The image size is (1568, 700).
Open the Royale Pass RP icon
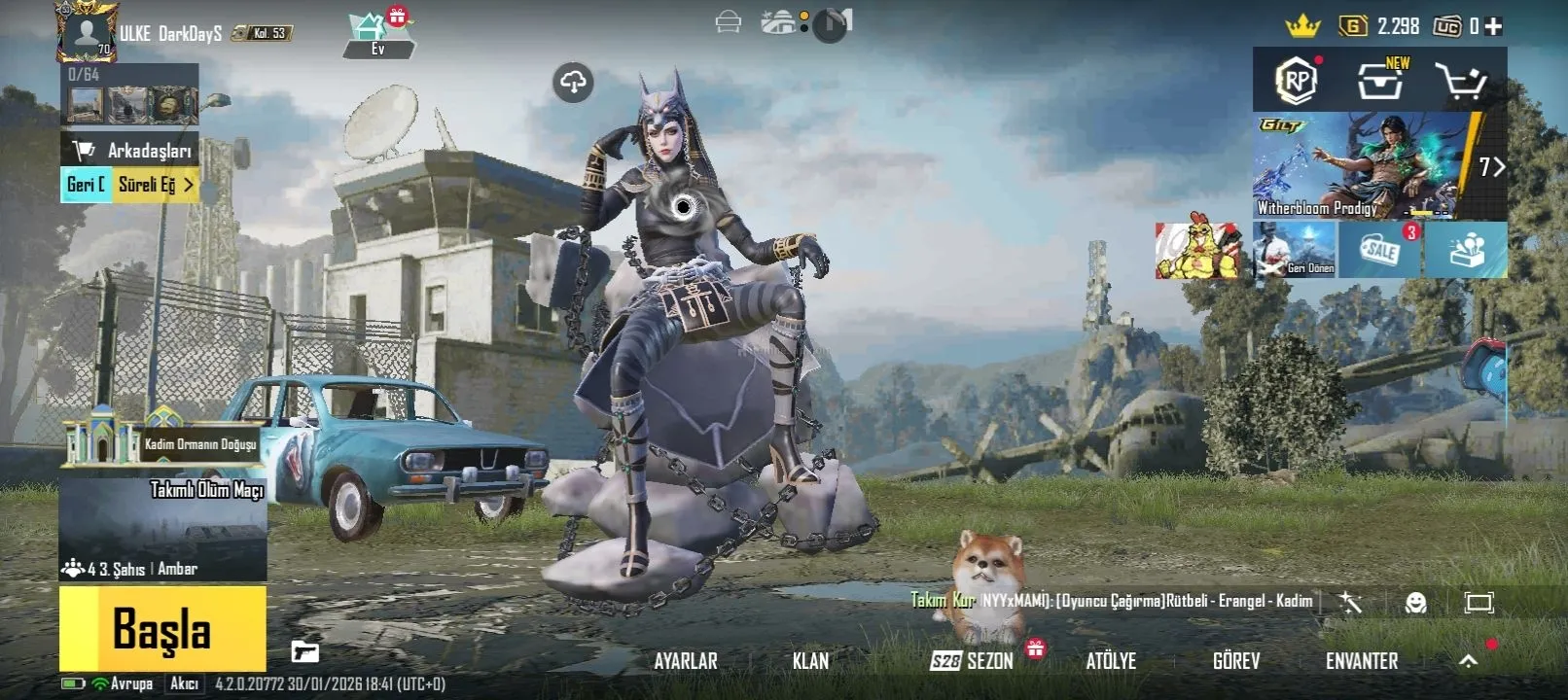click(x=1296, y=82)
